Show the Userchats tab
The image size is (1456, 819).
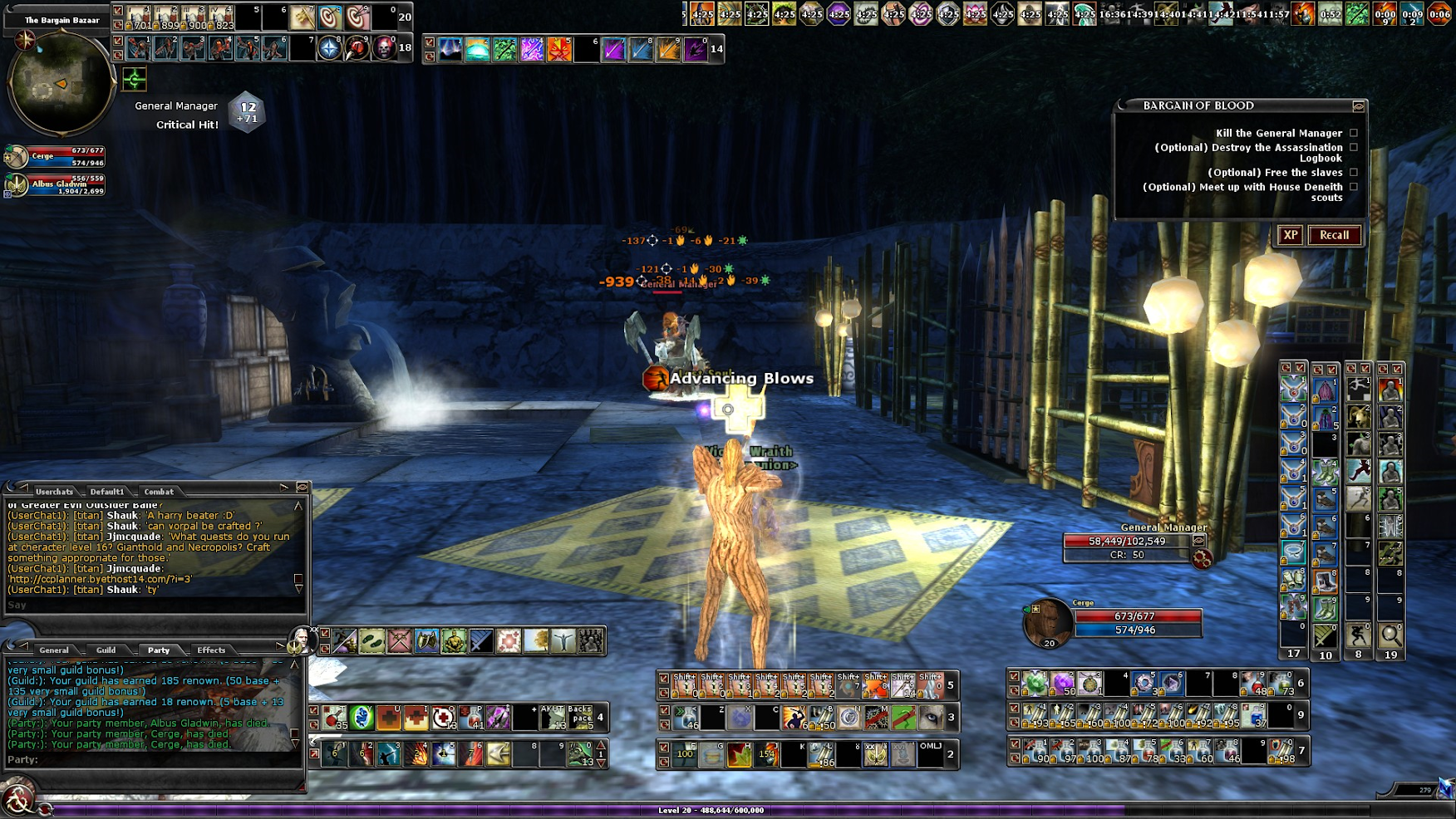pyautogui.click(x=54, y=492)
